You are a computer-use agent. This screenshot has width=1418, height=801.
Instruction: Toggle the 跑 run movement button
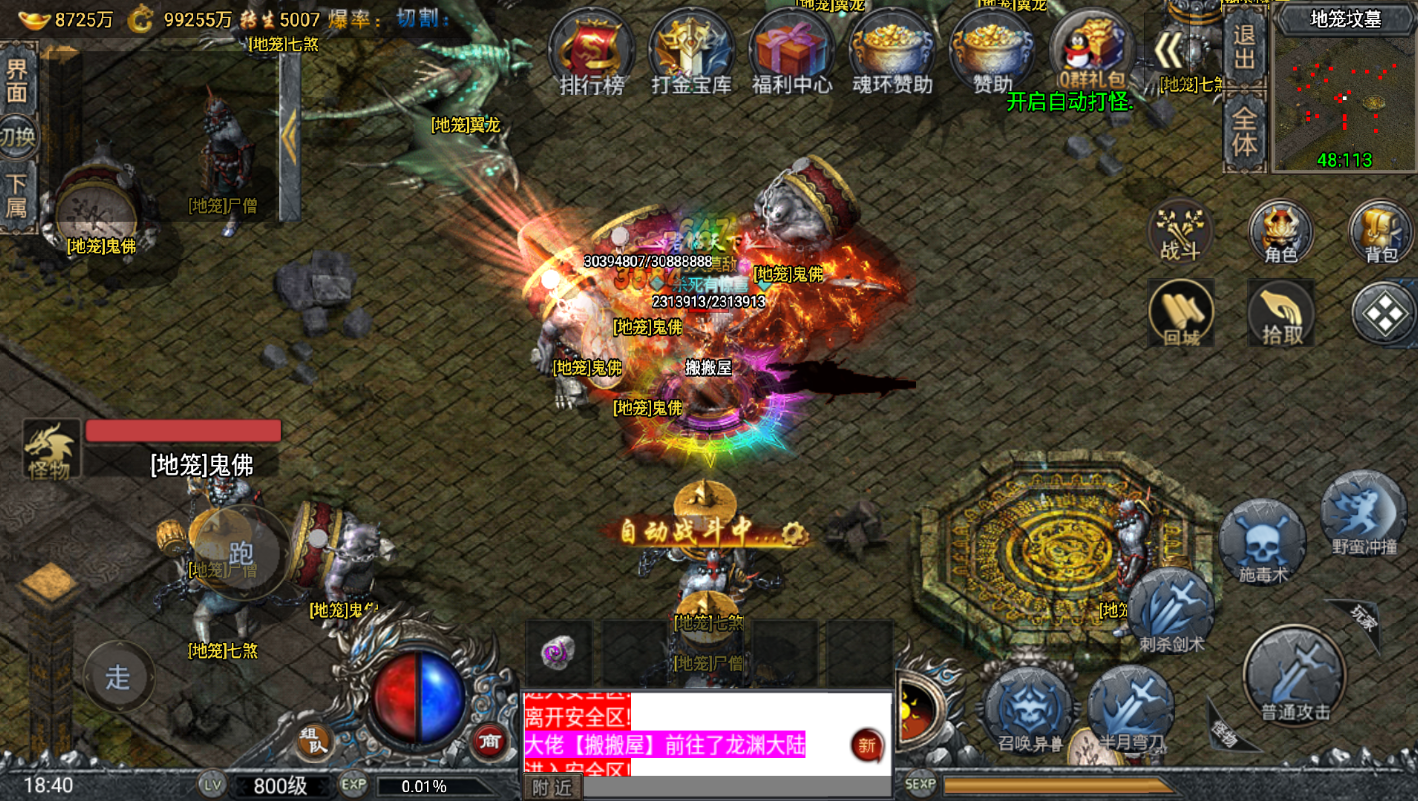(x=240, y=552)
